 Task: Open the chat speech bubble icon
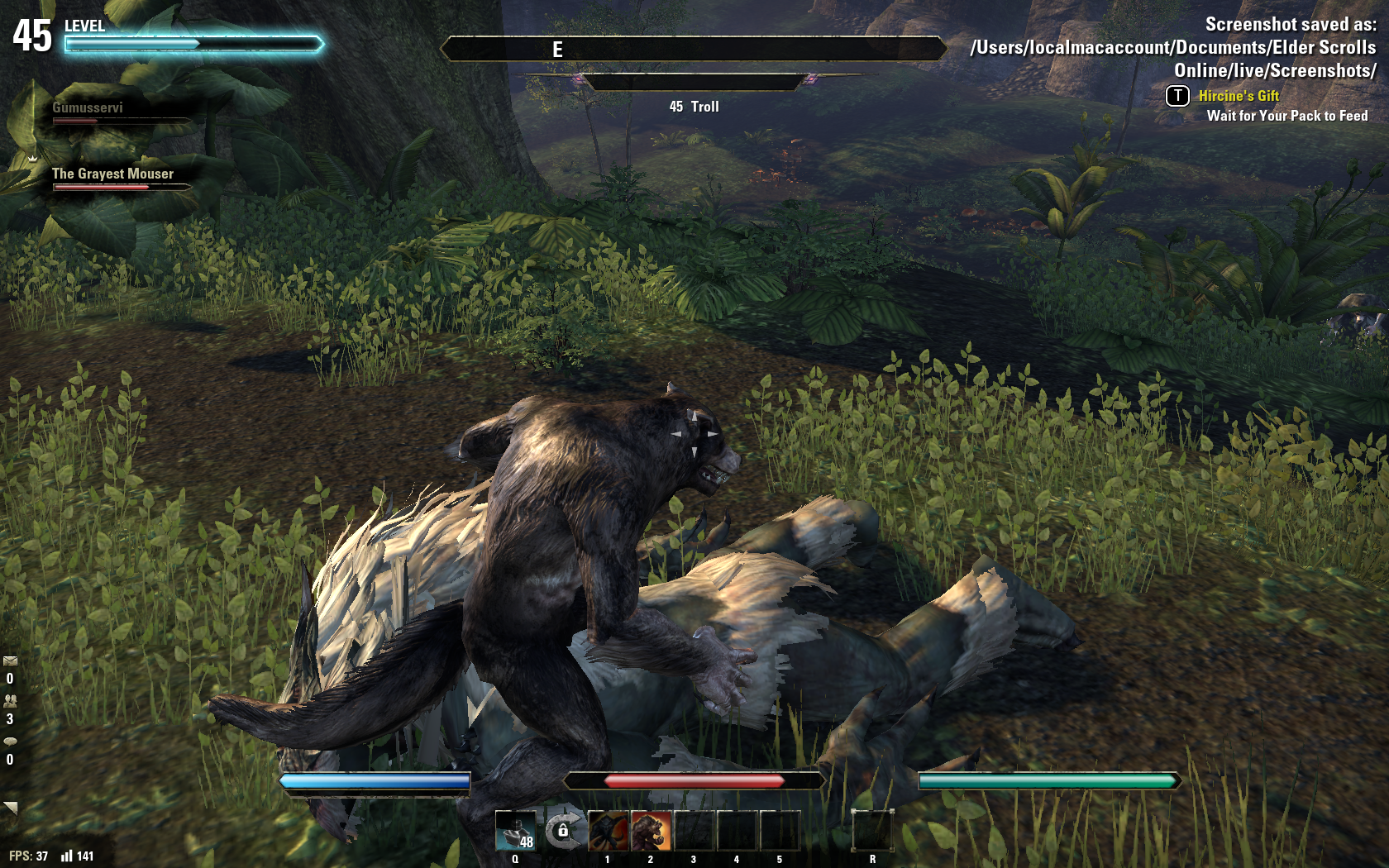pyautogui.click(x=10, y=742)
